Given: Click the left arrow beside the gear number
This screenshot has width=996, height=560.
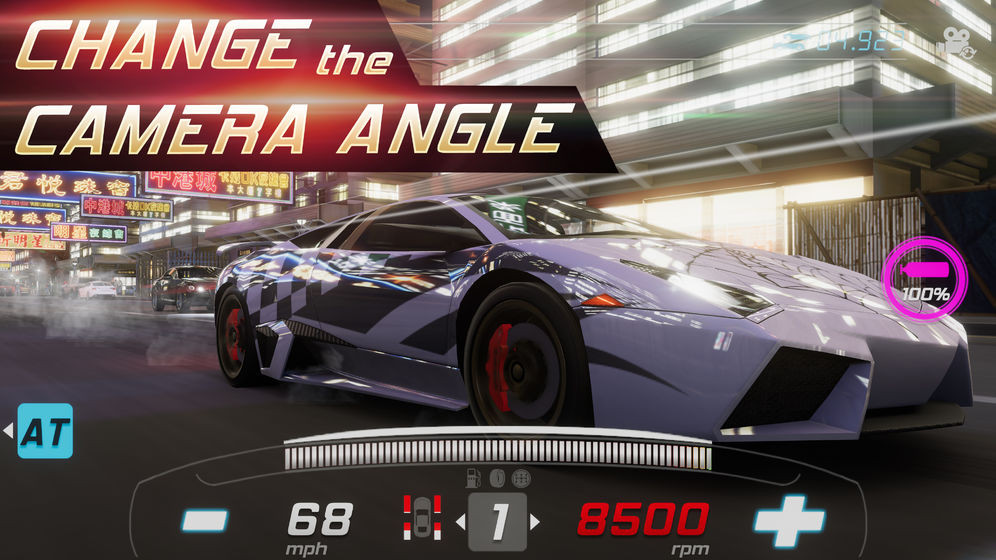Looking at the screenshot, I should (461, 521).
